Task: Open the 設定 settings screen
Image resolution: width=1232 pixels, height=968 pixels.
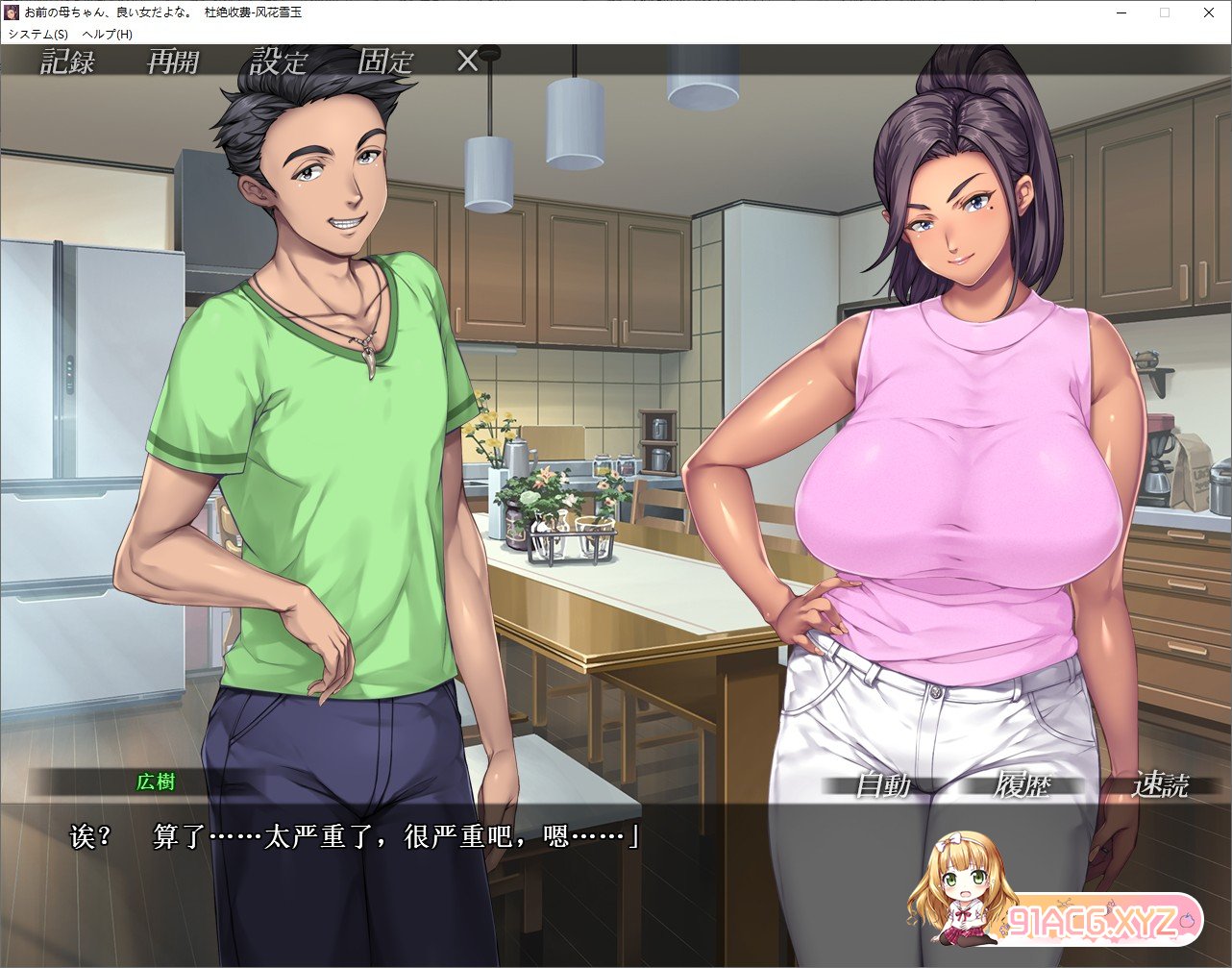Action: (279, 62)
